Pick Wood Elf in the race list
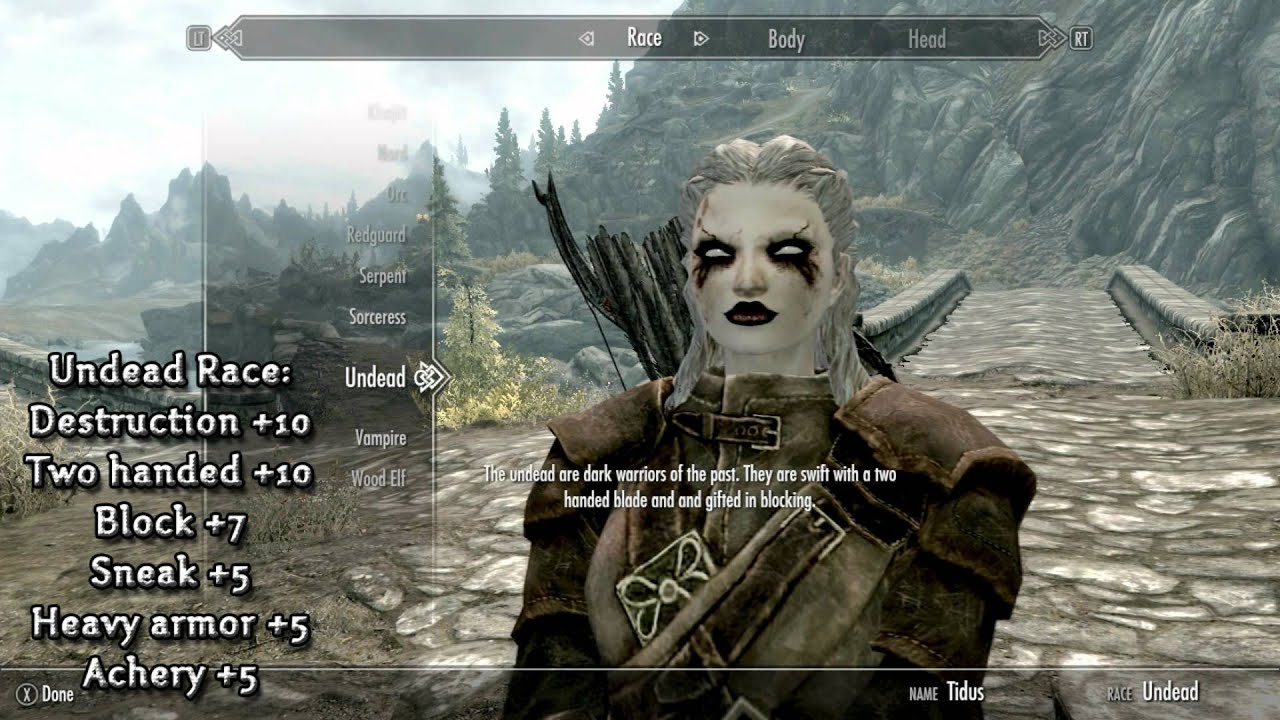This screenshot has width=1280, height=720. click(x=378, y=479)
